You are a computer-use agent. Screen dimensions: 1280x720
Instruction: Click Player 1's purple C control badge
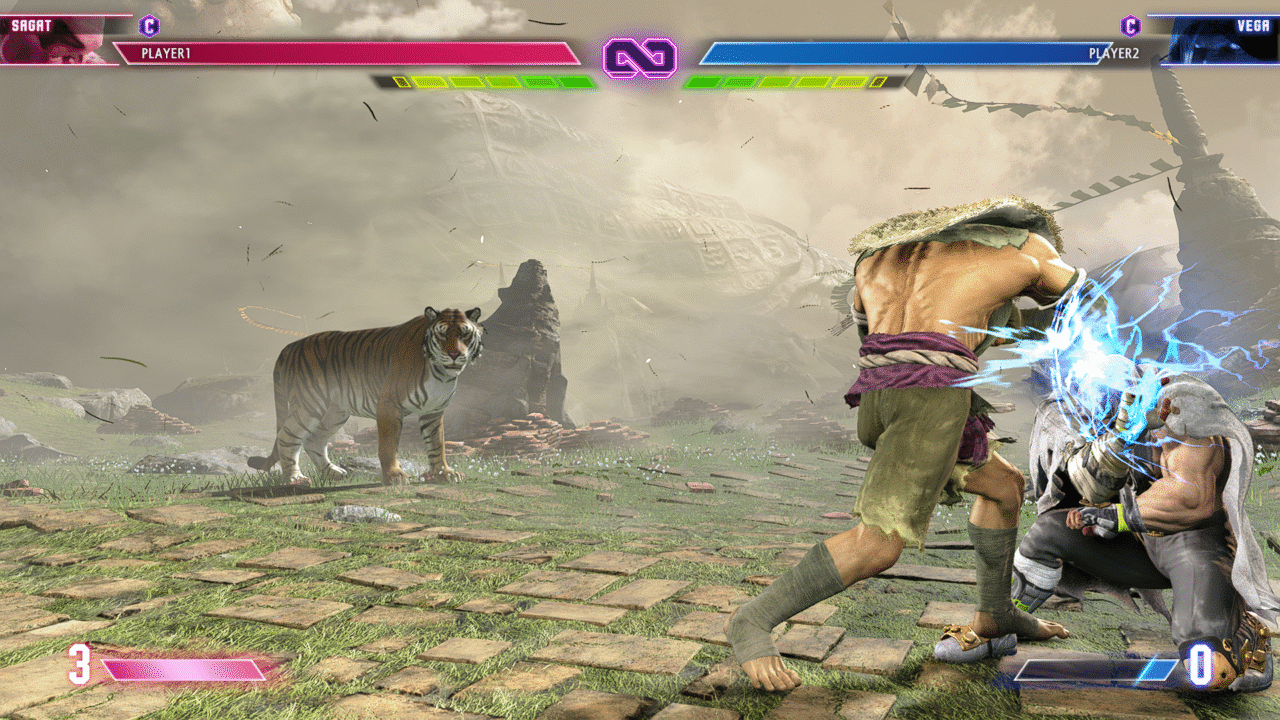click(x=149, y=26)
